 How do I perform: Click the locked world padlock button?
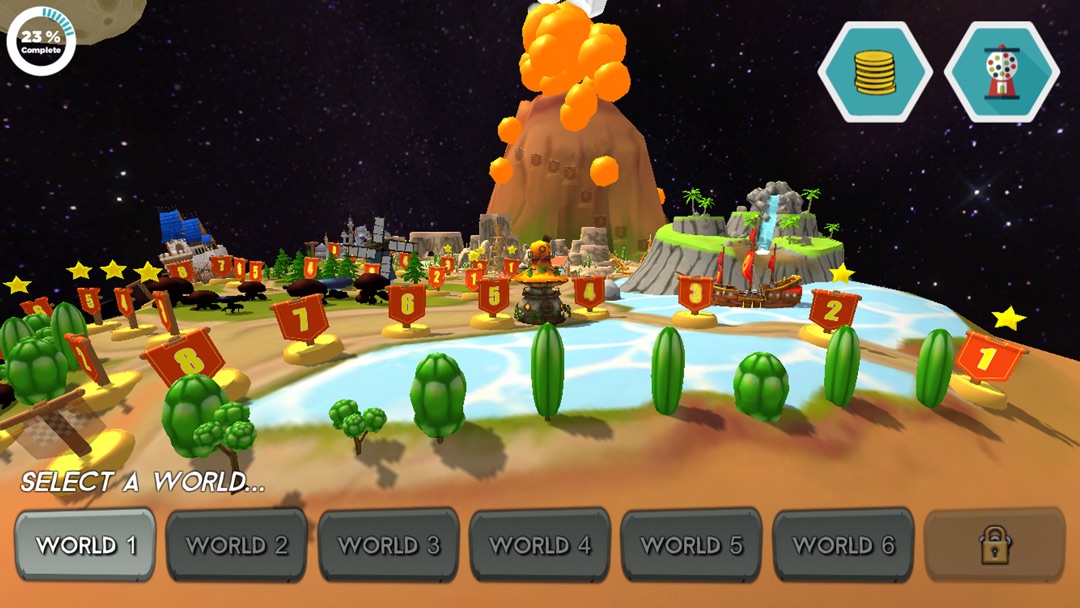pyautogui.click(x=994, y=545)
